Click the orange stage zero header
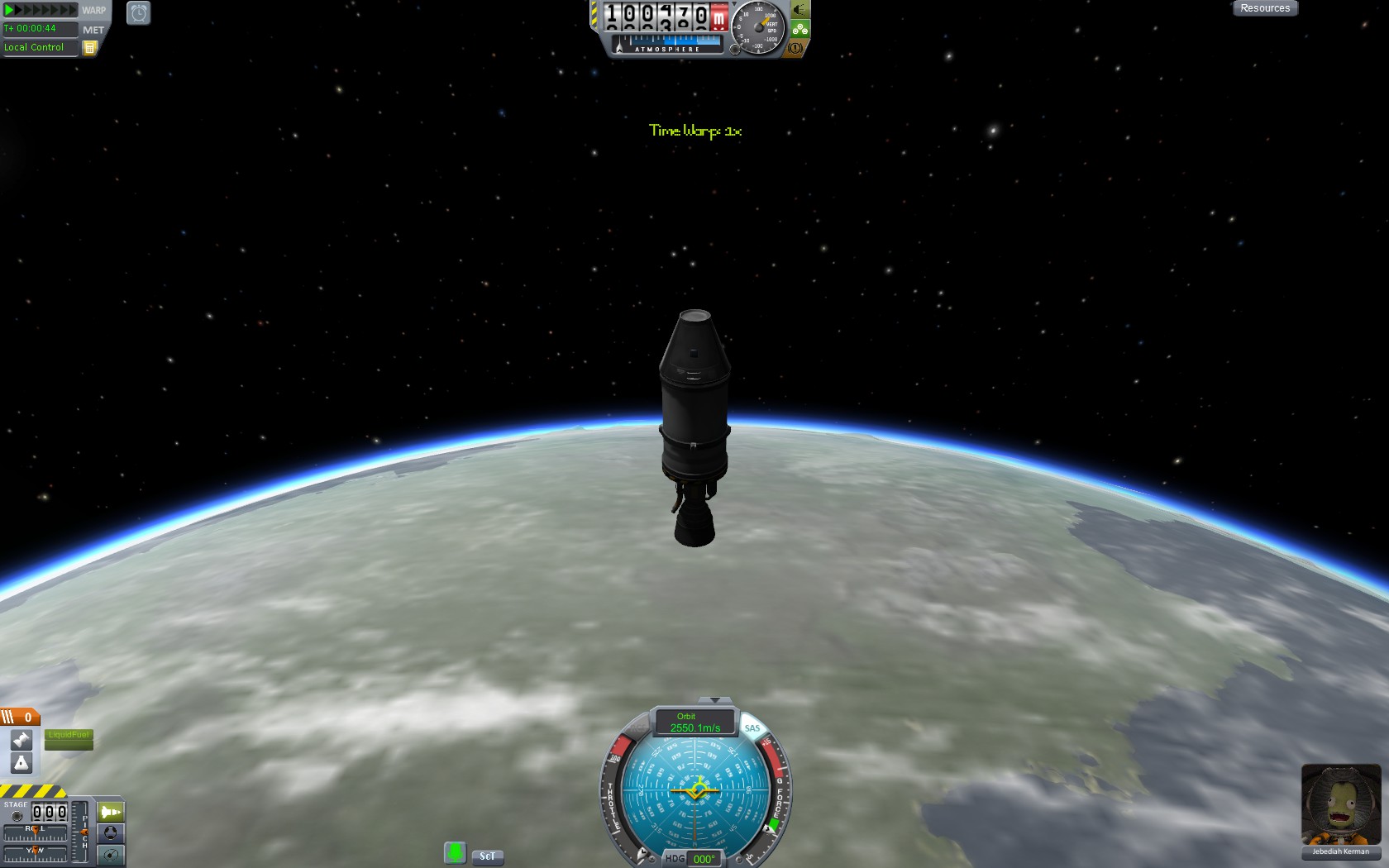This screenshot has height=868, width=1389. (x=20, y=718)
